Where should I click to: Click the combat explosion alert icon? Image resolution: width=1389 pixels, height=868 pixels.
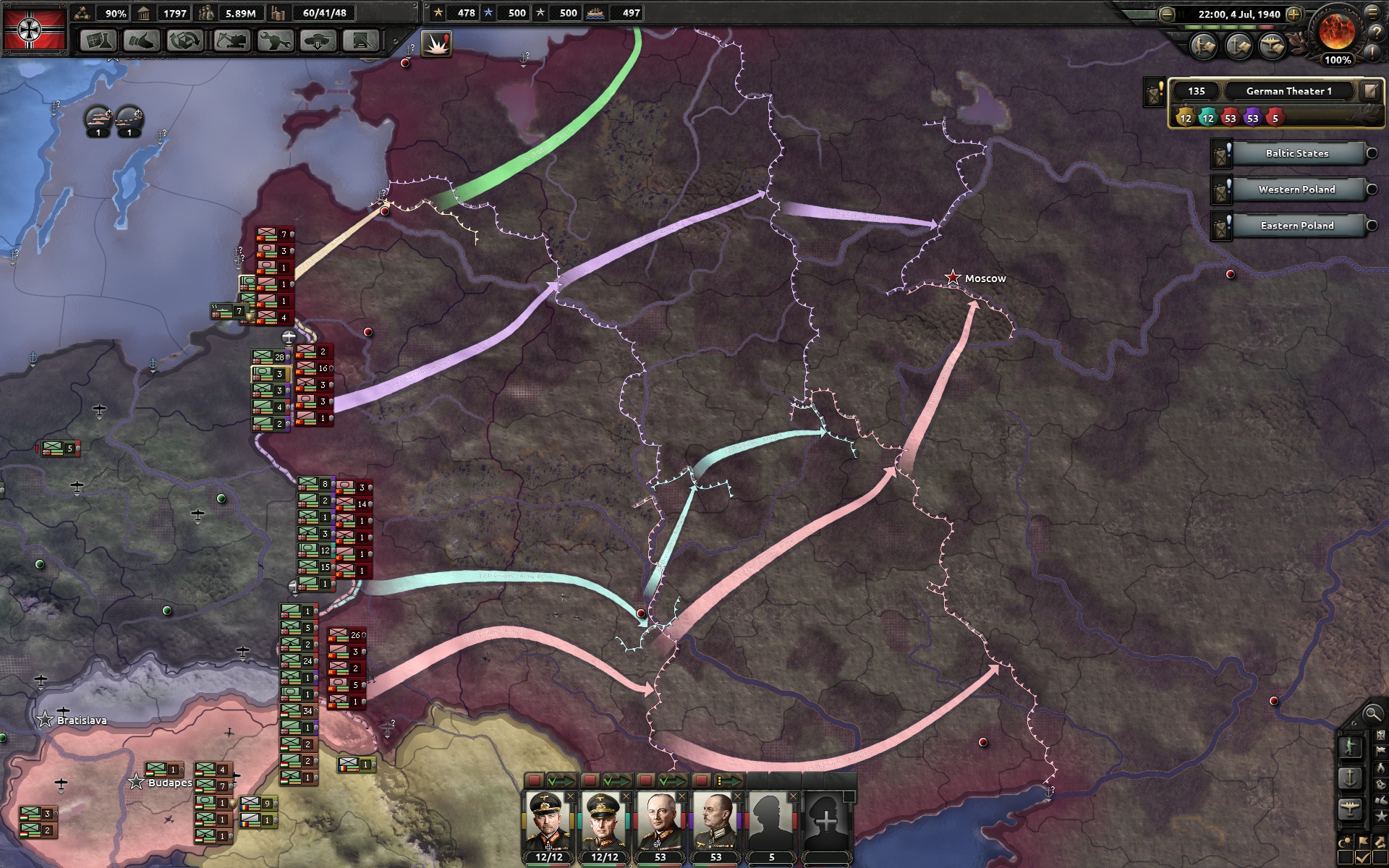pos(436,44)
